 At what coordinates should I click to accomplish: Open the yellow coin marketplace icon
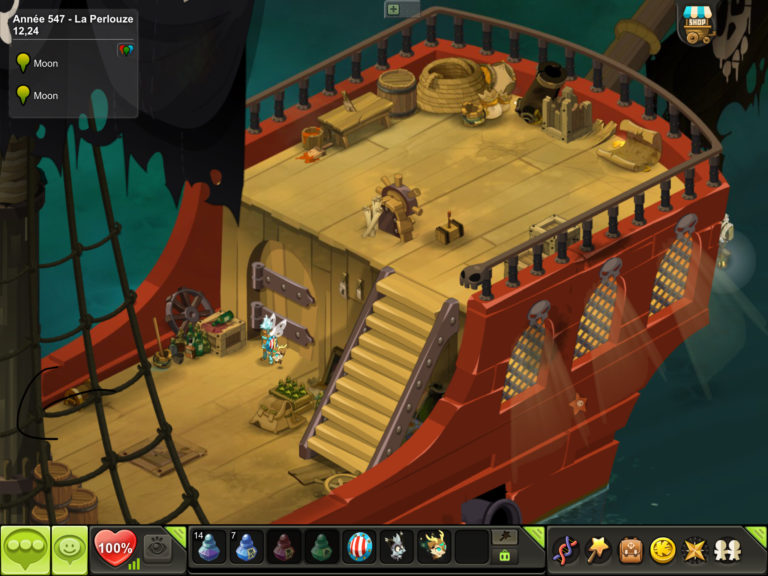[x=662, y=549]
